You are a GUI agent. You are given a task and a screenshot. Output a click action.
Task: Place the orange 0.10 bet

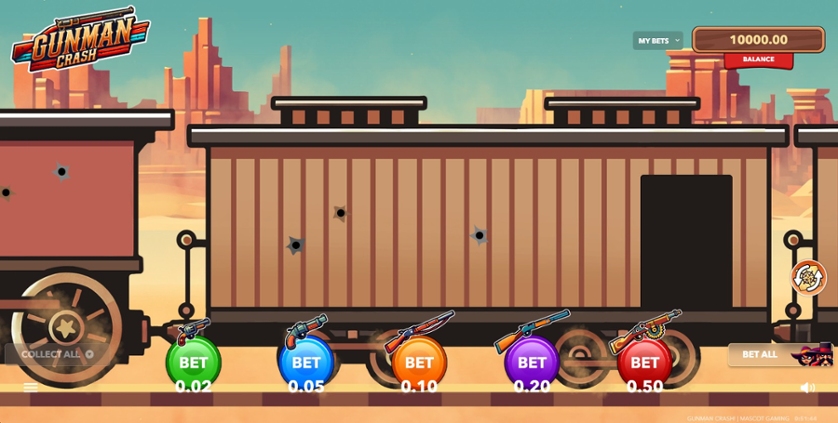tap(419, 363)
